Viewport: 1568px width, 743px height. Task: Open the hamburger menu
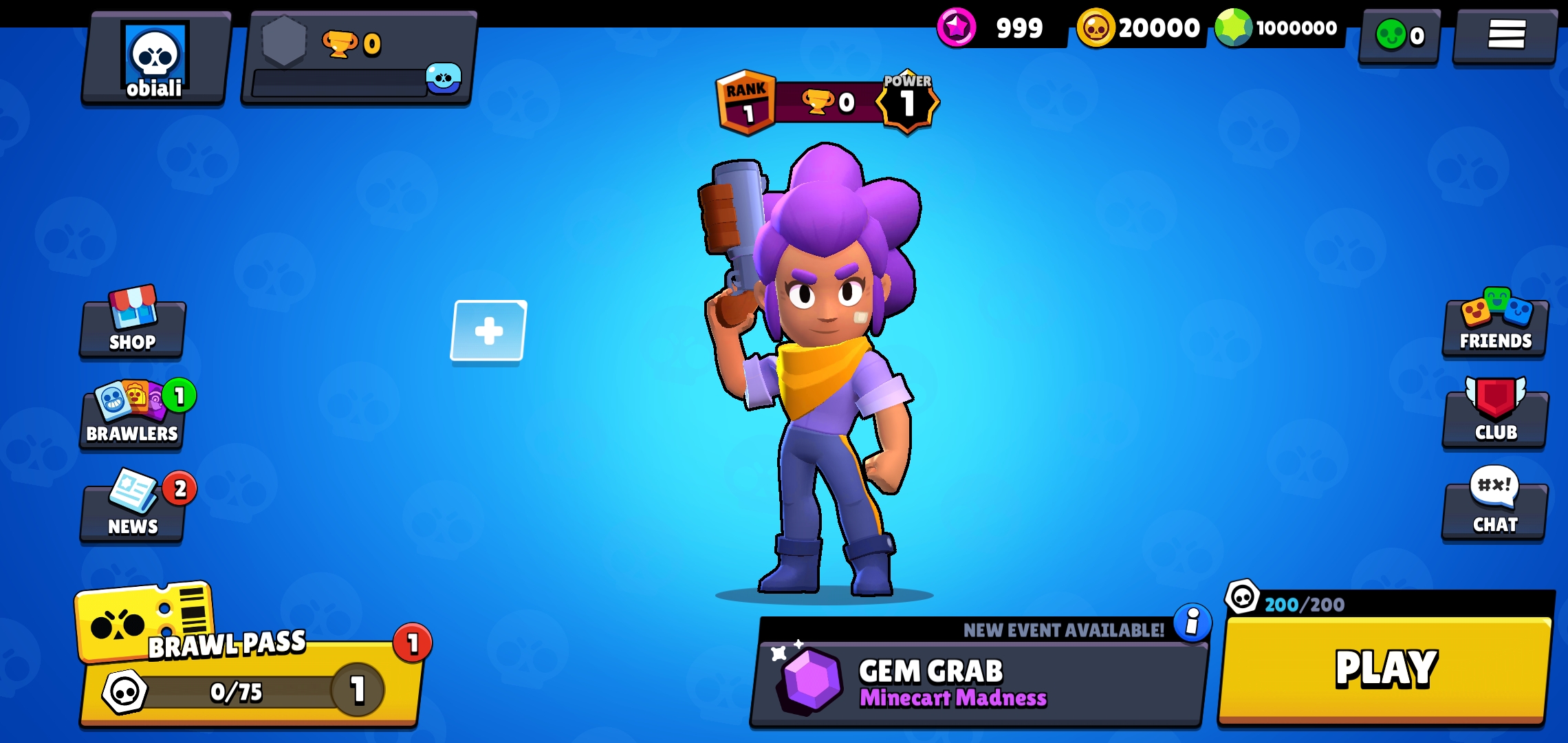pos(1506,34)
